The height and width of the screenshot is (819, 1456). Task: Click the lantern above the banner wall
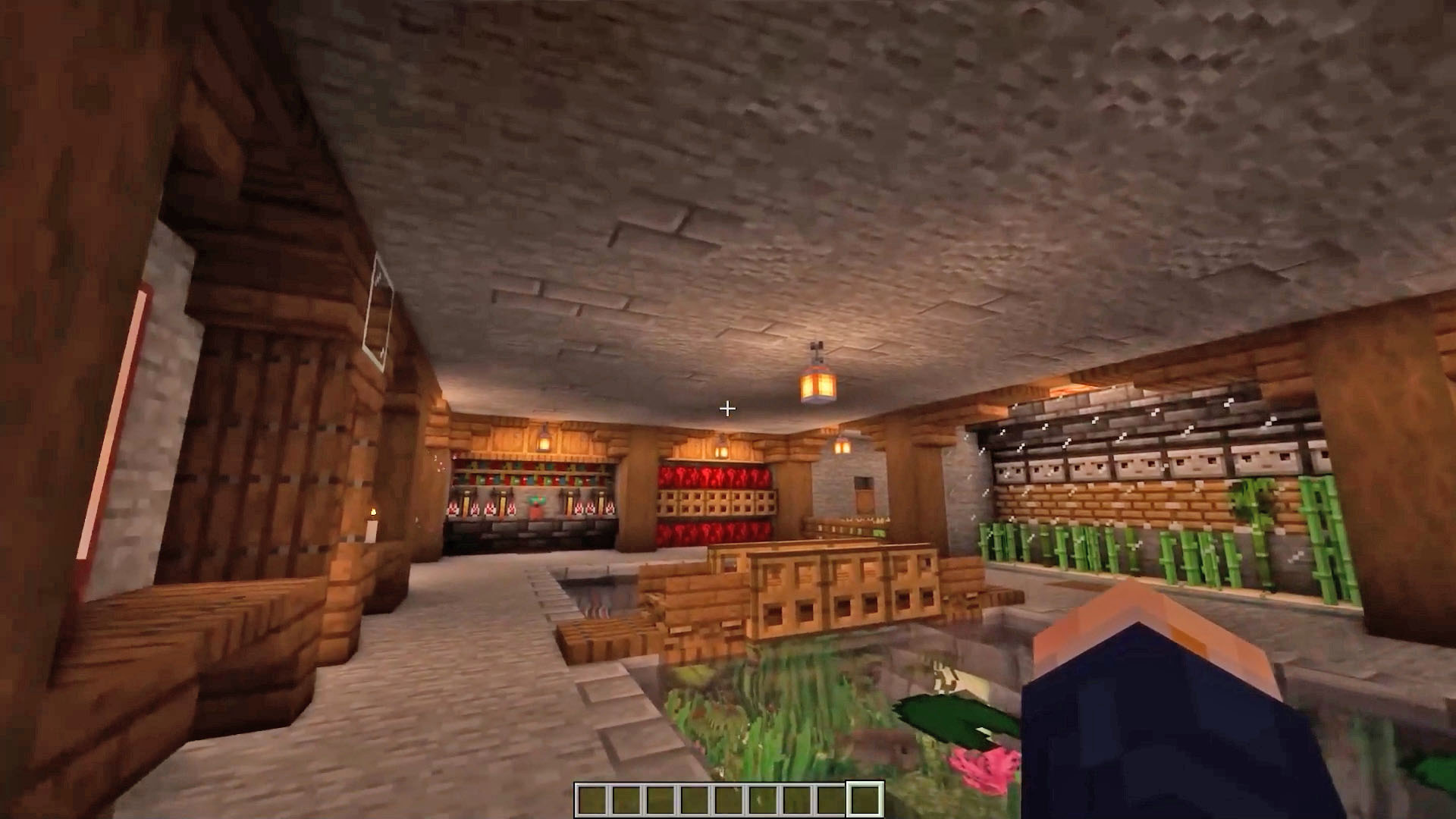[544, 441]
